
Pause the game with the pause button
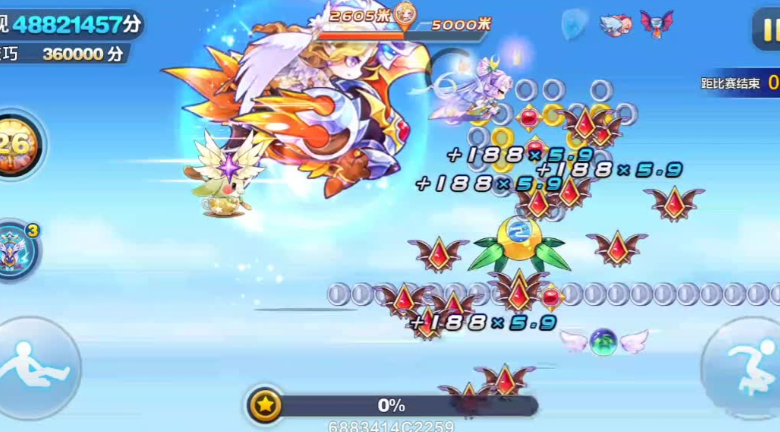(x=766, y=29)
